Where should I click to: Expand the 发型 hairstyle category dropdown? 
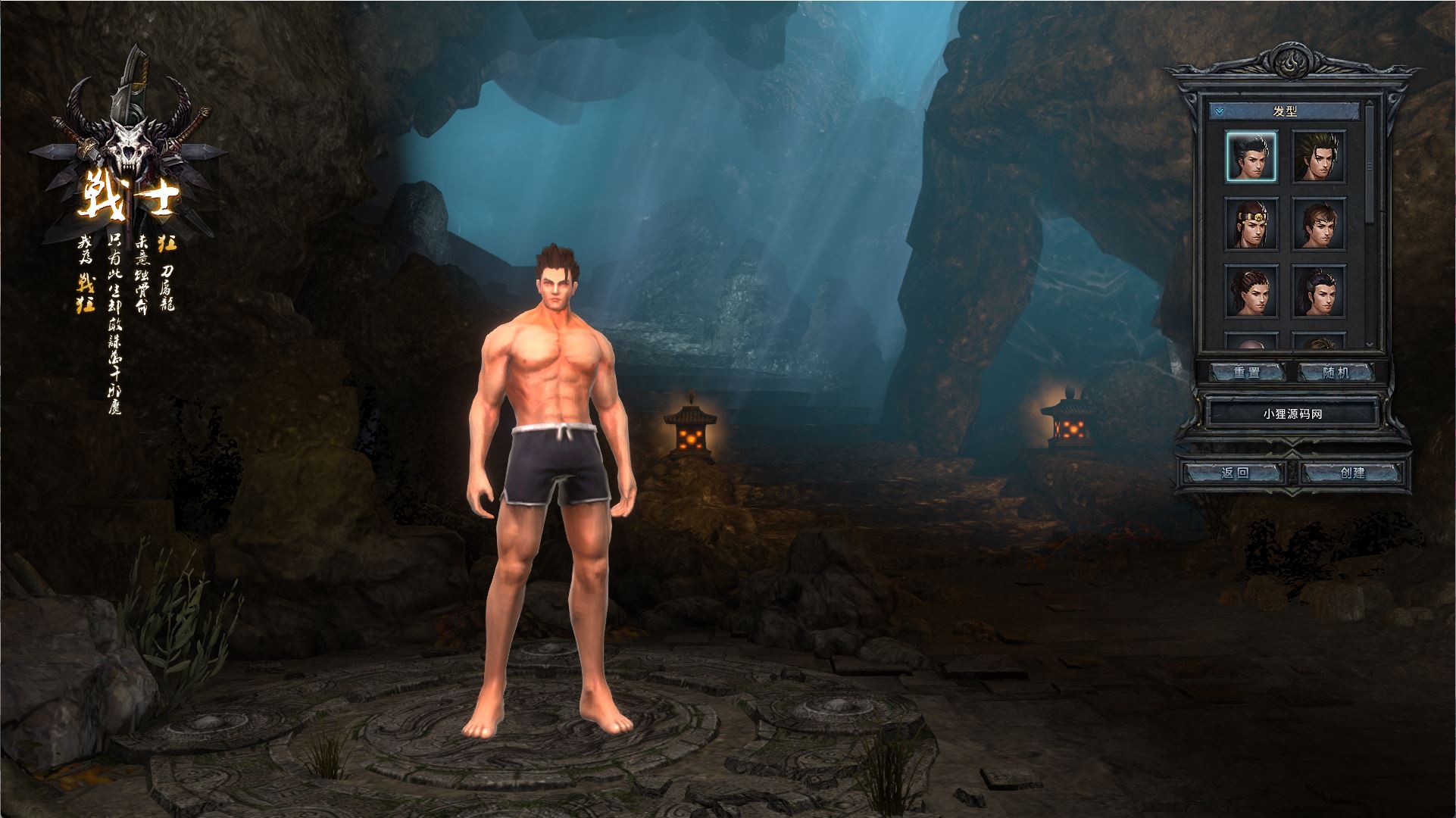[x=1219, y=111]
